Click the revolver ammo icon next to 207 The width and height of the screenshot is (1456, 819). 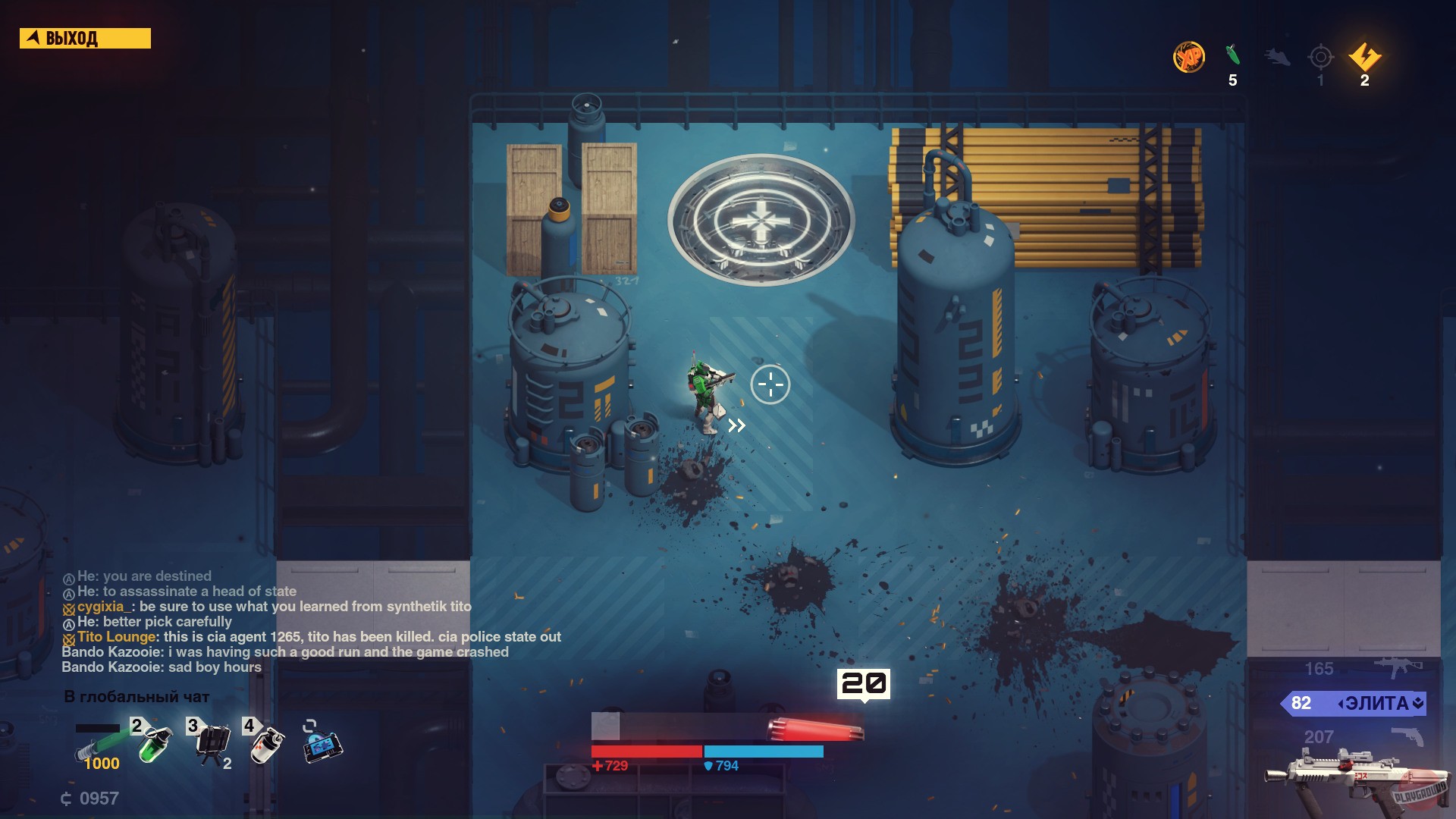[1407, 736]
